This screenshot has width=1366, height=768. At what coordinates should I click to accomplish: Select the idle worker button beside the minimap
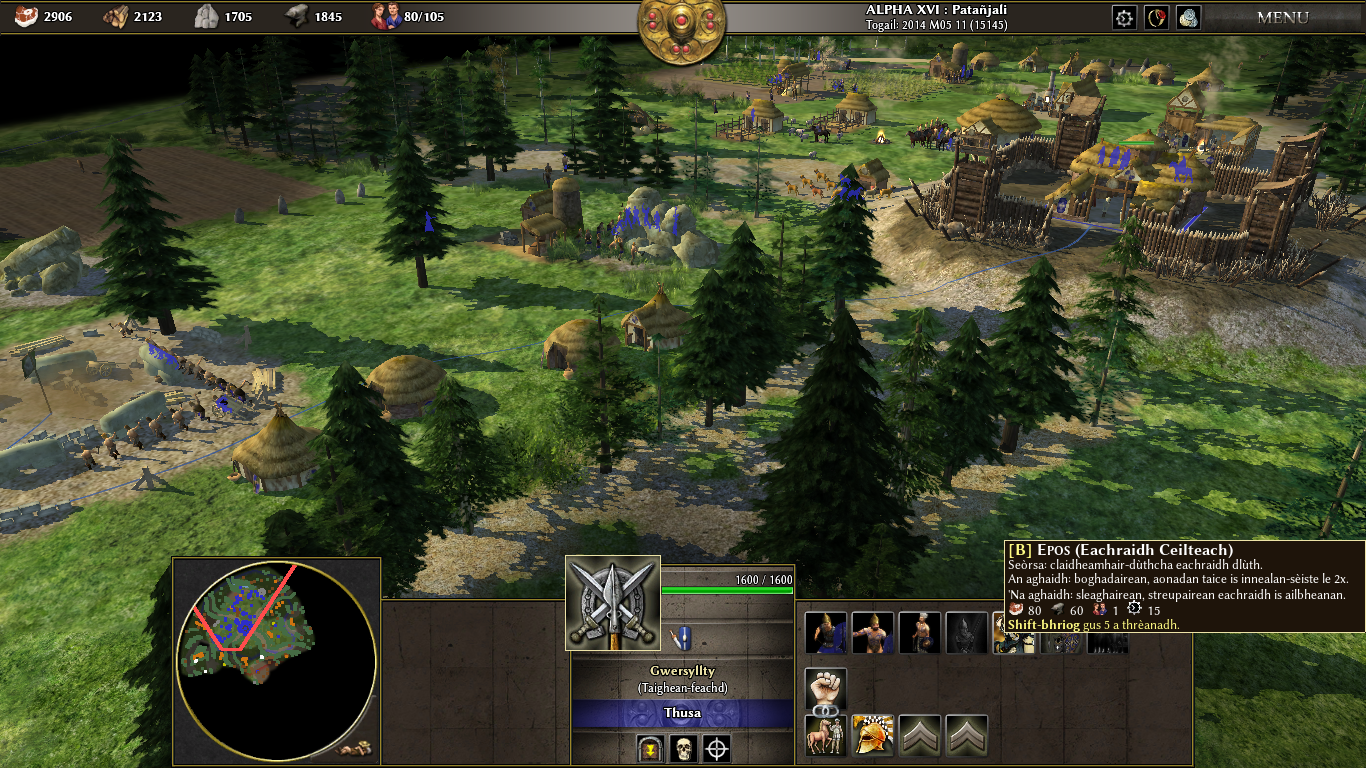[355, 747]
